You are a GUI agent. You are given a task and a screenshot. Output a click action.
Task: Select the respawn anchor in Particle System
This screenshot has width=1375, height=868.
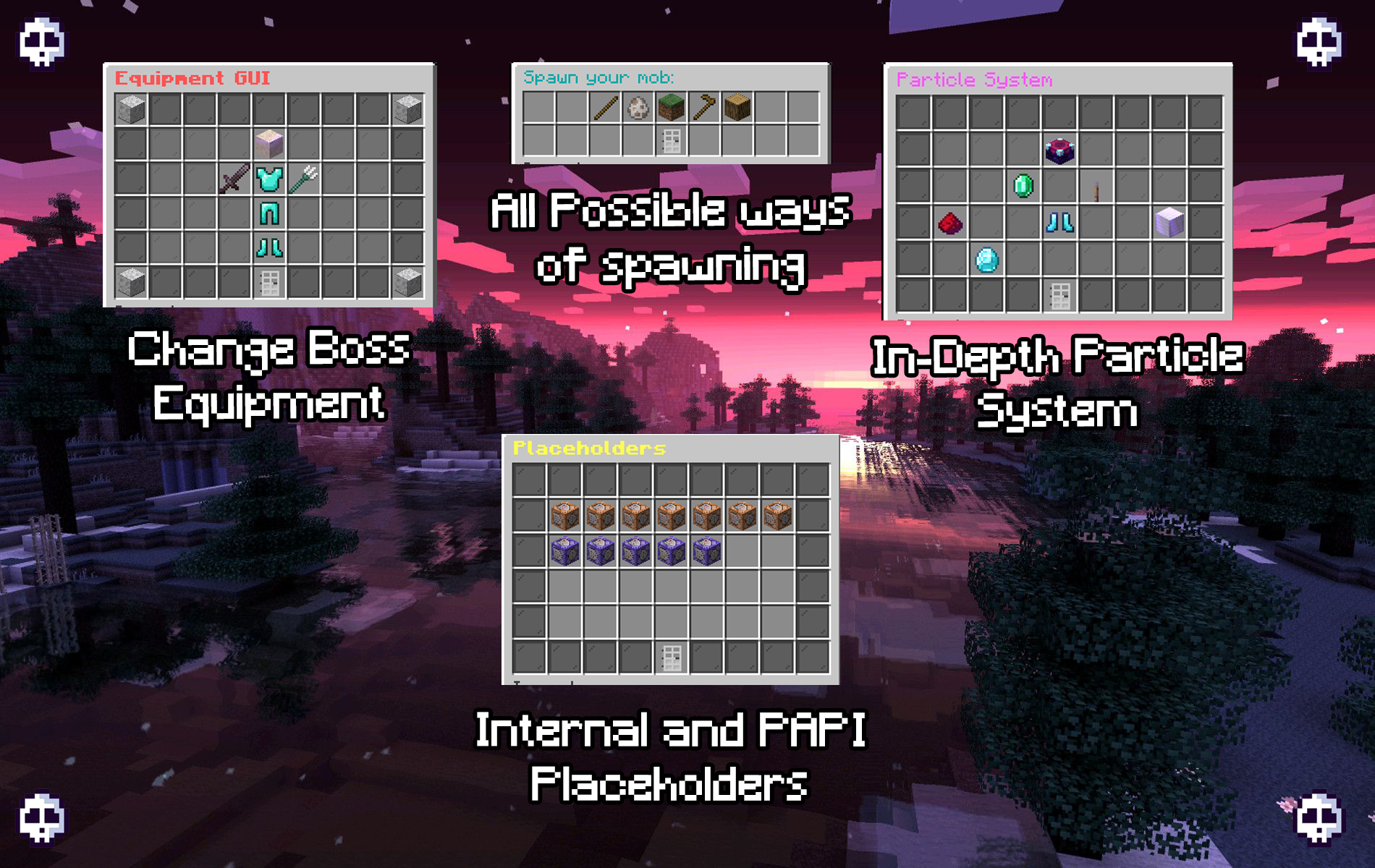tap(1059, 150)
